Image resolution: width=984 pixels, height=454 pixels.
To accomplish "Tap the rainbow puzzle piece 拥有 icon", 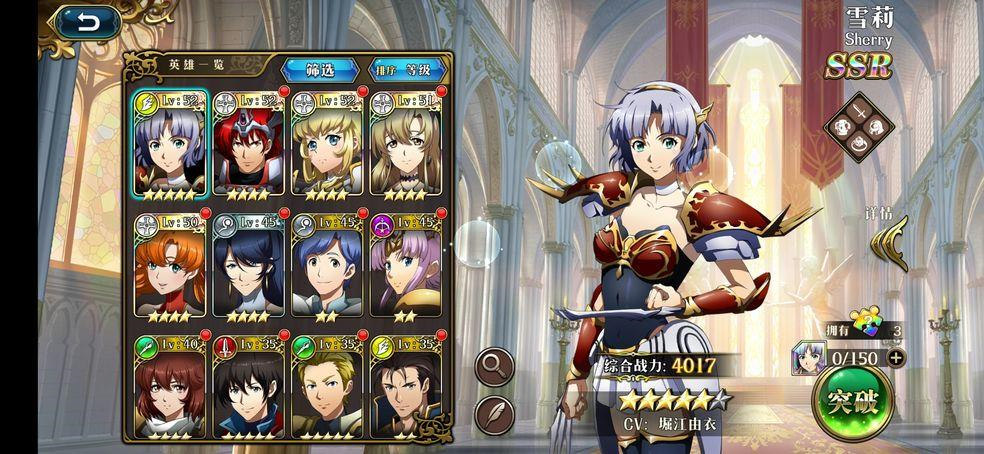I will click(x=866, y=323).
